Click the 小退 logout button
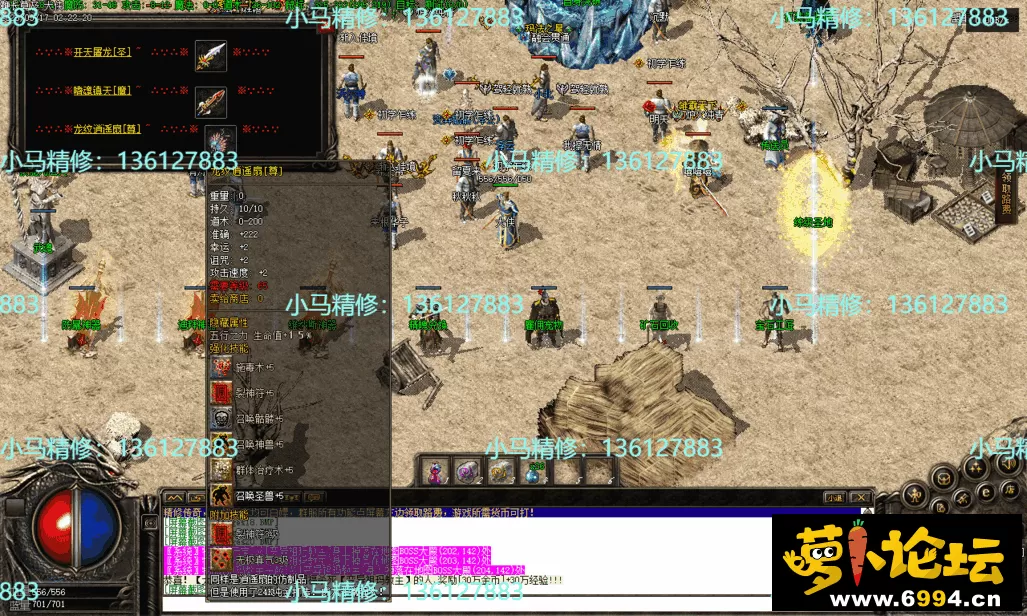 pyautogui.click(x=835, y=497)
